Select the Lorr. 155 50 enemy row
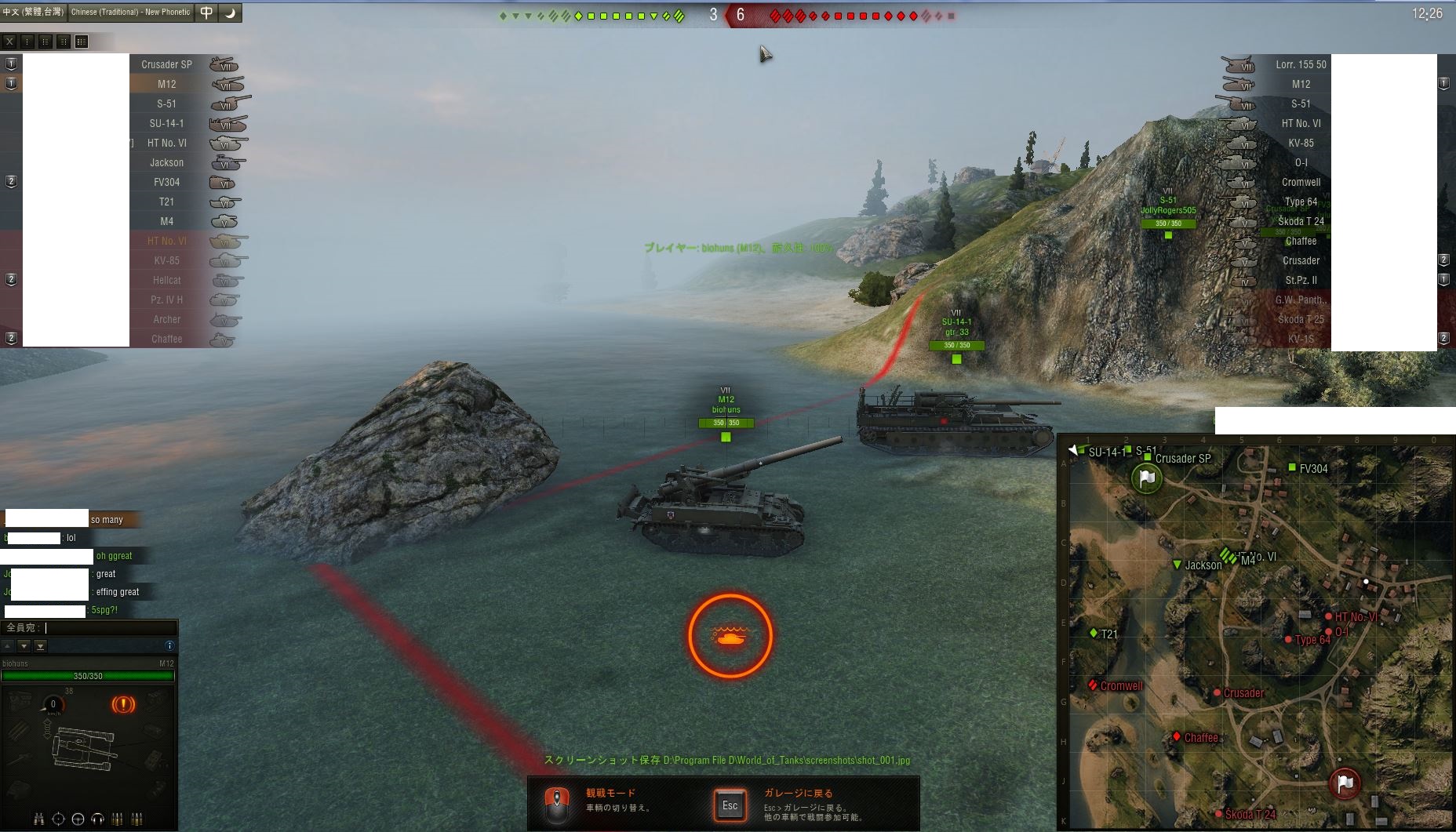The height and width of the screenshot is (832, 1456). (1300, 64)
